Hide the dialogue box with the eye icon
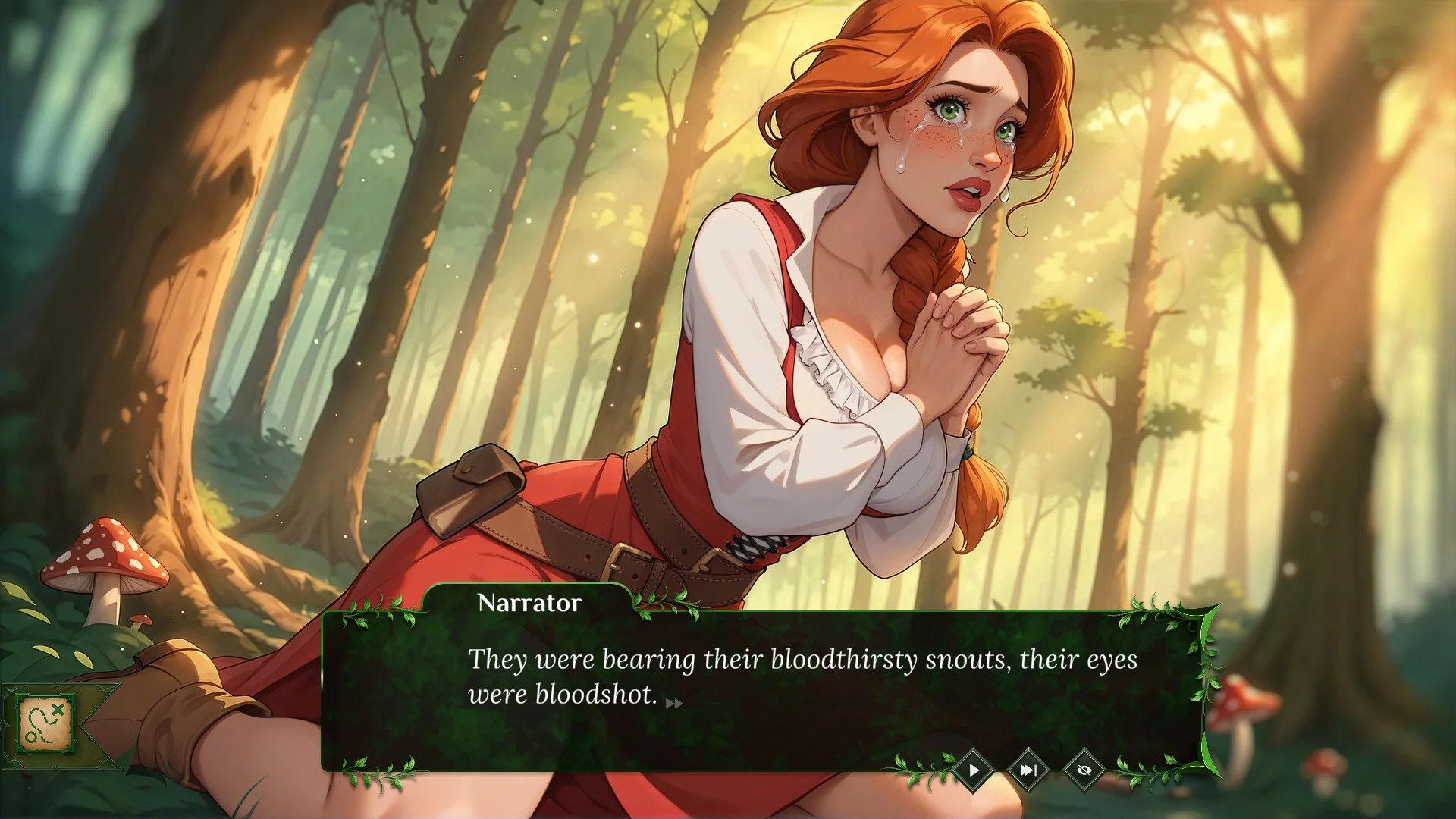The height and width of the screenshot is (819, 1456). tap(1084, 770)
